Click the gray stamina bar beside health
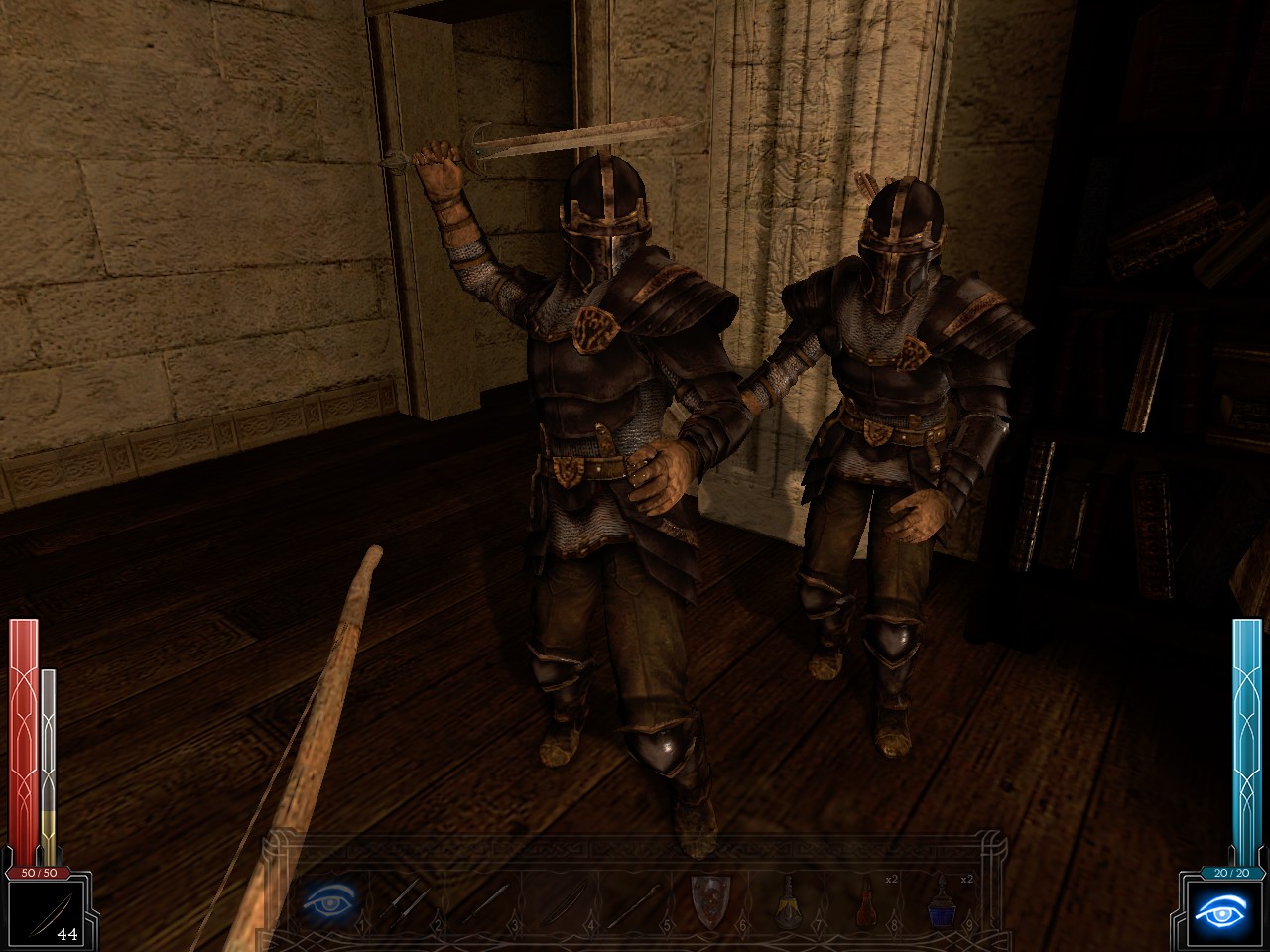The width and height of the screenshot is (1270, 952). (49, 754)
